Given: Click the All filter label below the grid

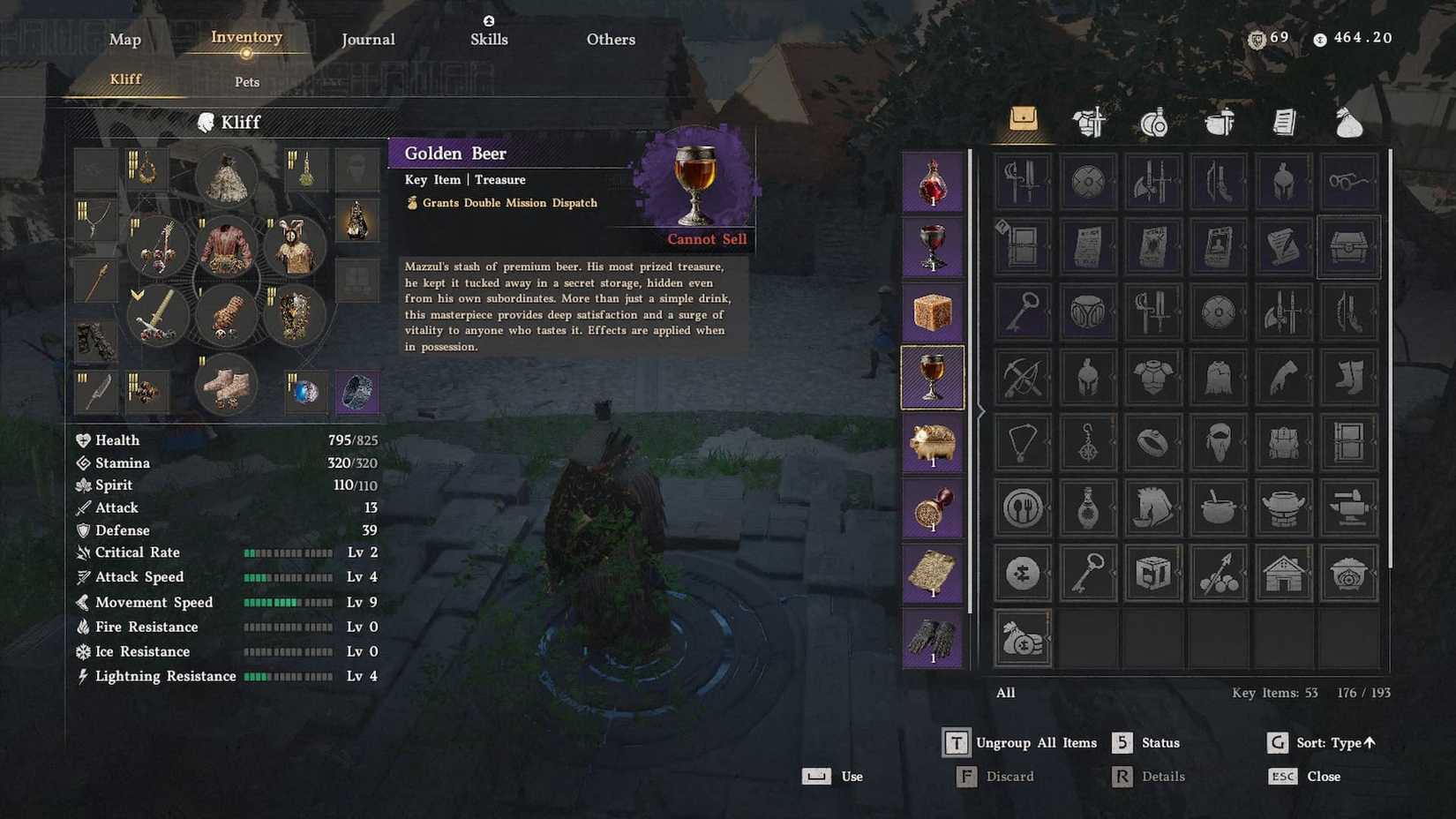Looking at the screenshot, I should pos(1005,693).
